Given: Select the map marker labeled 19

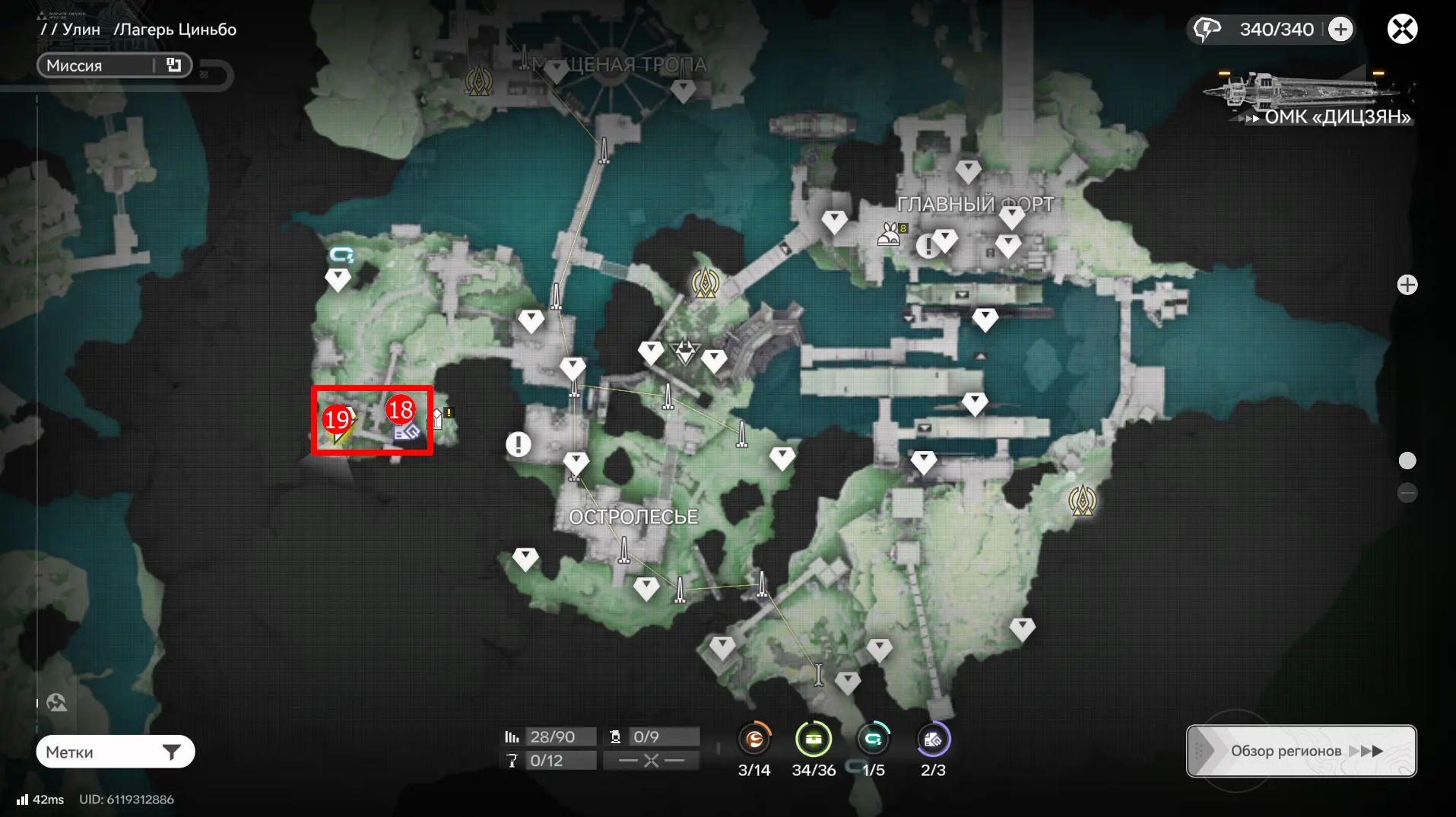Looking at the screenshot, I should pos(338,428).
